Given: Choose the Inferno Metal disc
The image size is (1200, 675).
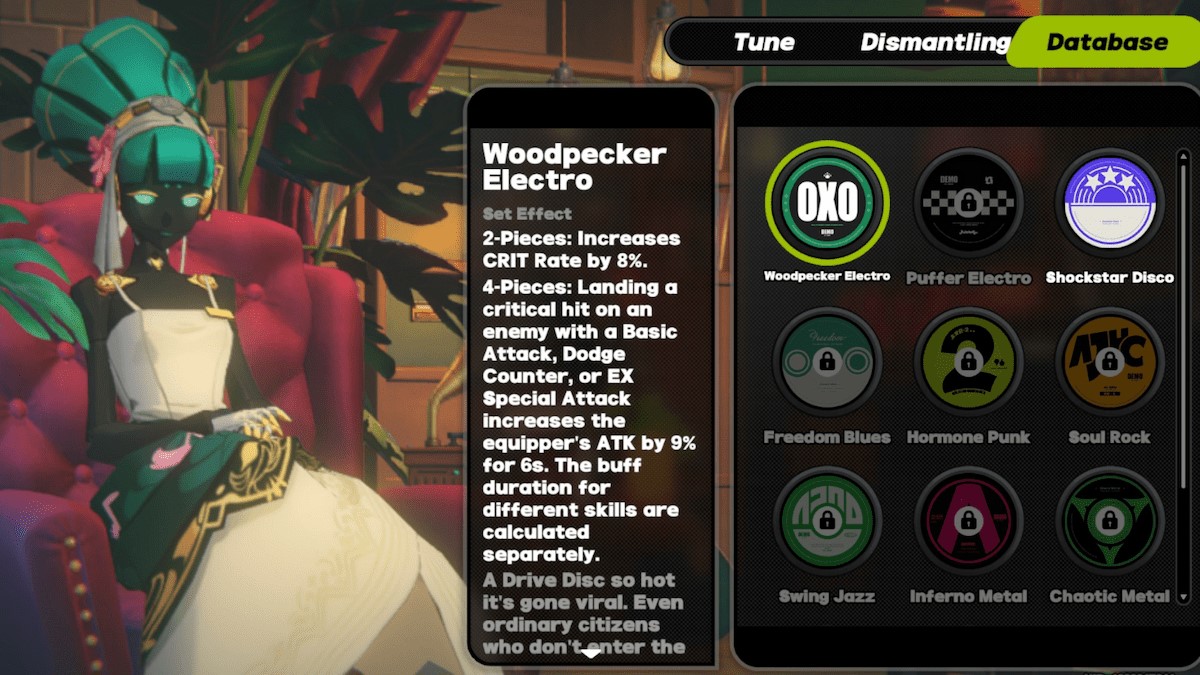Looking at the screenshot, I should 967,522.
